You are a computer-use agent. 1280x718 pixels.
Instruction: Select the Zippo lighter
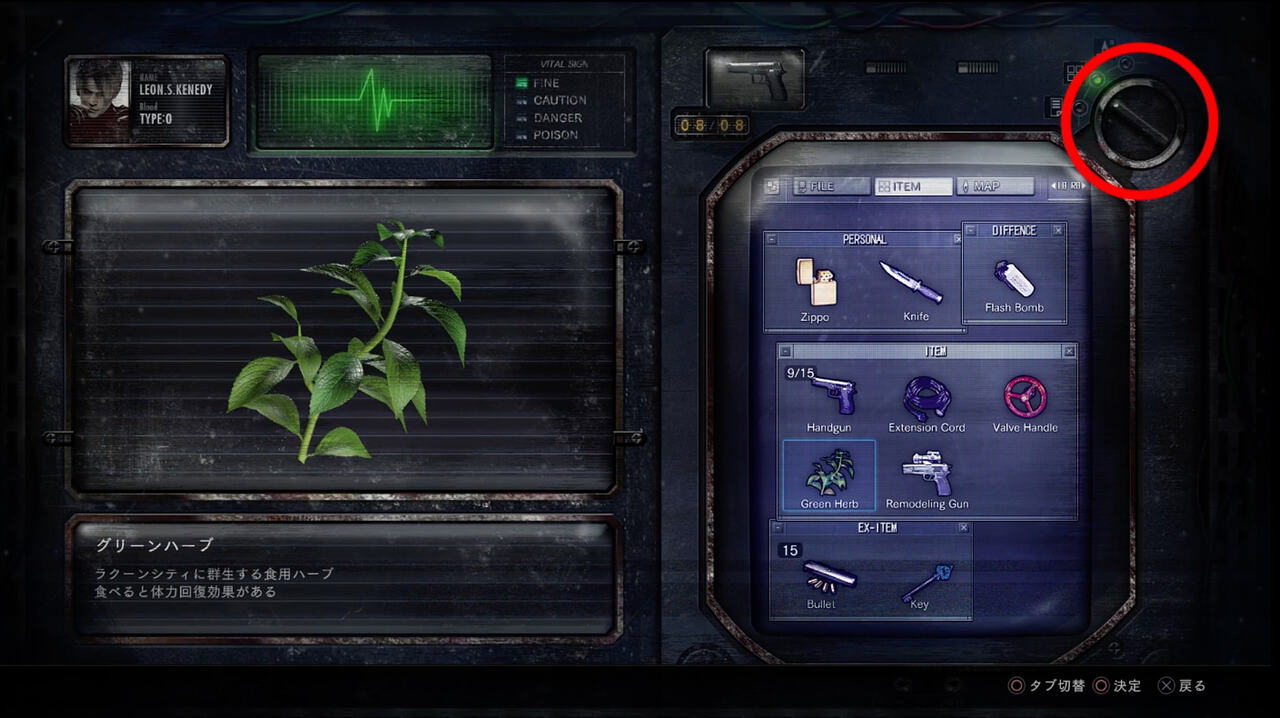tap(814, 290)
